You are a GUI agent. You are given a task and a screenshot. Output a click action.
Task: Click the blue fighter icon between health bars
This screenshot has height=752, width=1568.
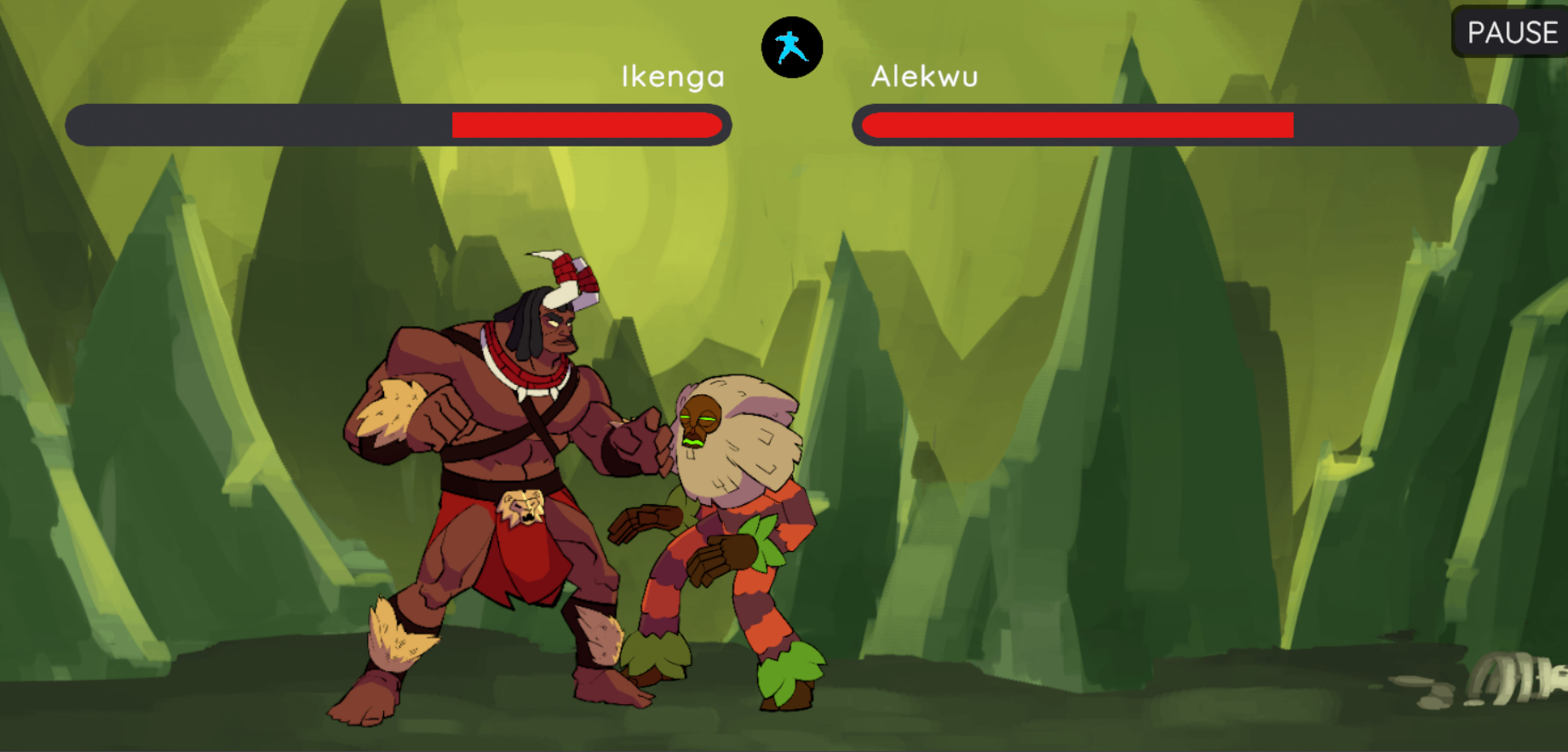791,48
